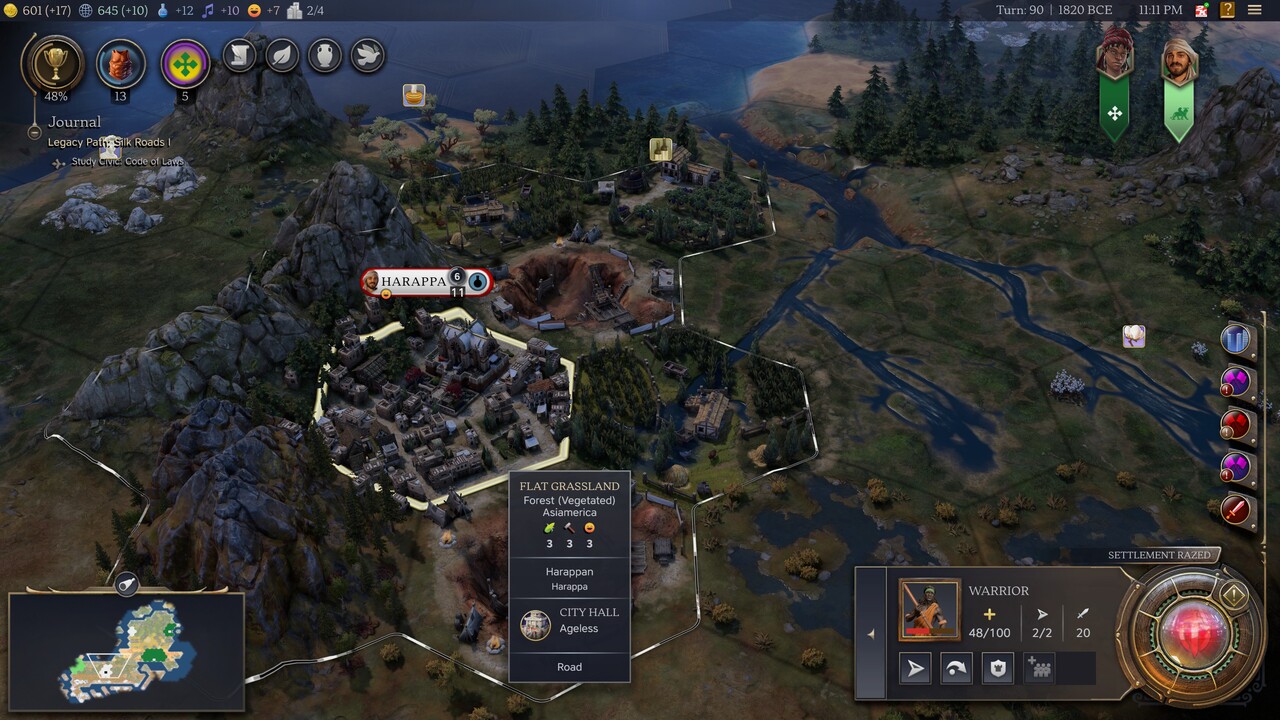Open the hamburger main menu
This screenshot has height=720, width=1280.
click(1255, 10)
